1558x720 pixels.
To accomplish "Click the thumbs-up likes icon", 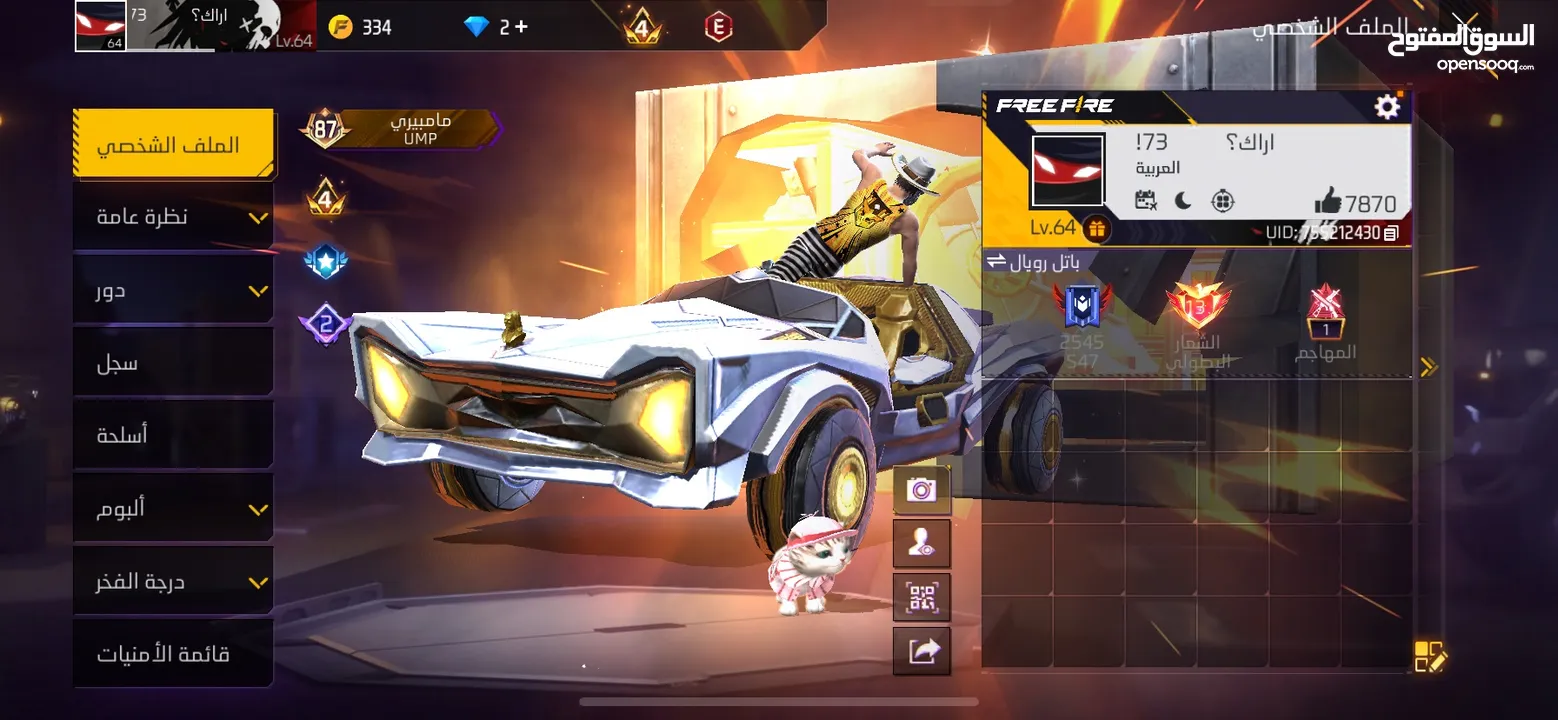I will click(1328, 202).
